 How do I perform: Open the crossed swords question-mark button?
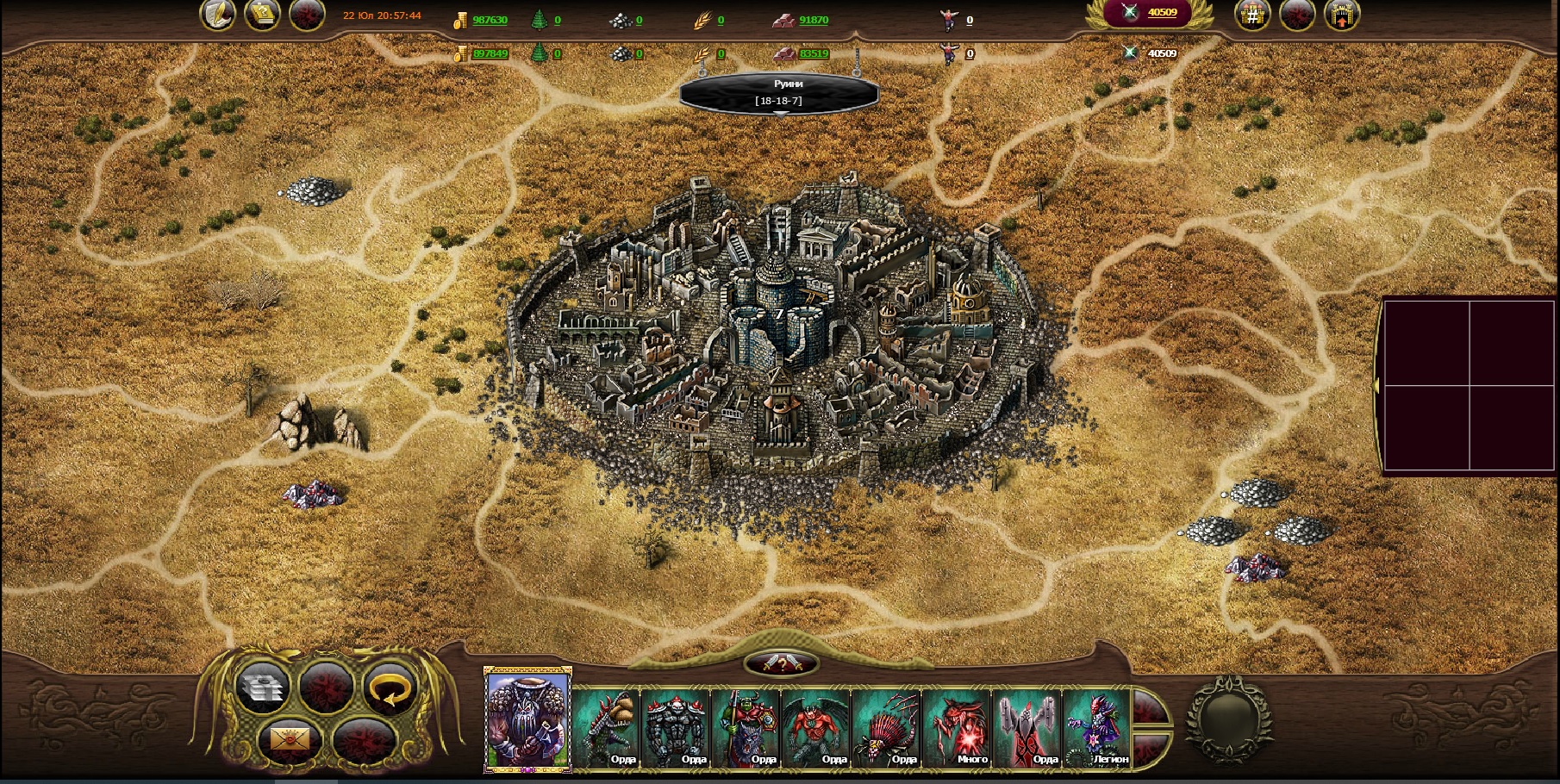pos(781,663)
